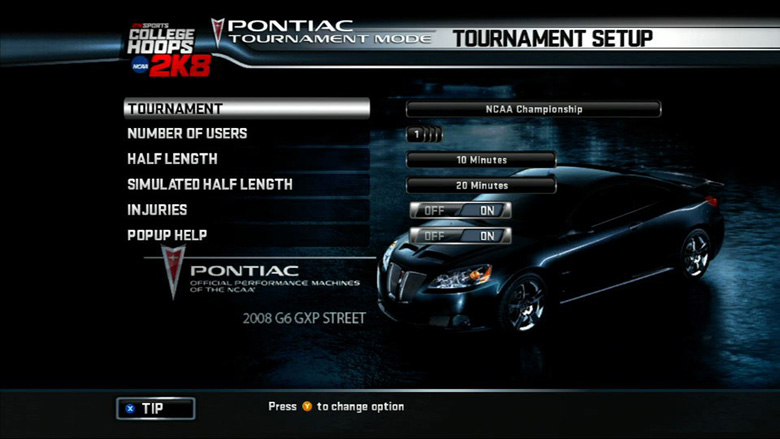This screenshot has width=780, height=439.
Task: Adjust the number of users indicator
Action: [425, 135]
